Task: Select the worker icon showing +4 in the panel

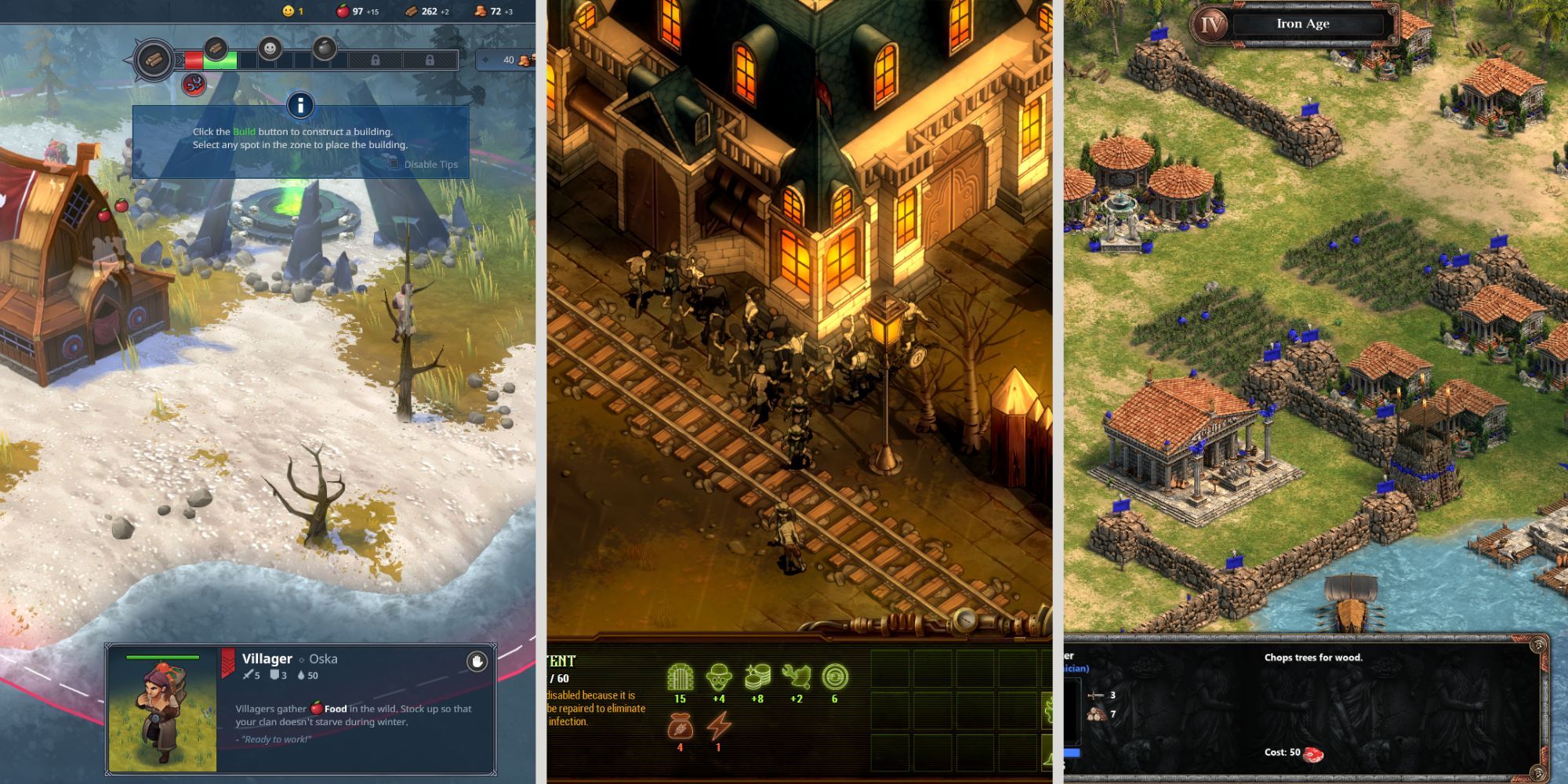Action: click(x=717, y=677)
